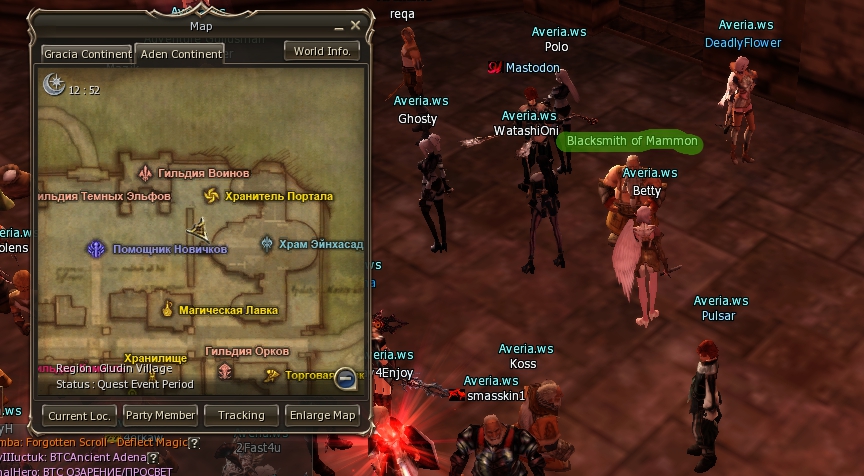Image resolution: width=864 pixels, height=476 pixels.
Task: Click the Хранитель Портала marker
Action: (211, 196)
